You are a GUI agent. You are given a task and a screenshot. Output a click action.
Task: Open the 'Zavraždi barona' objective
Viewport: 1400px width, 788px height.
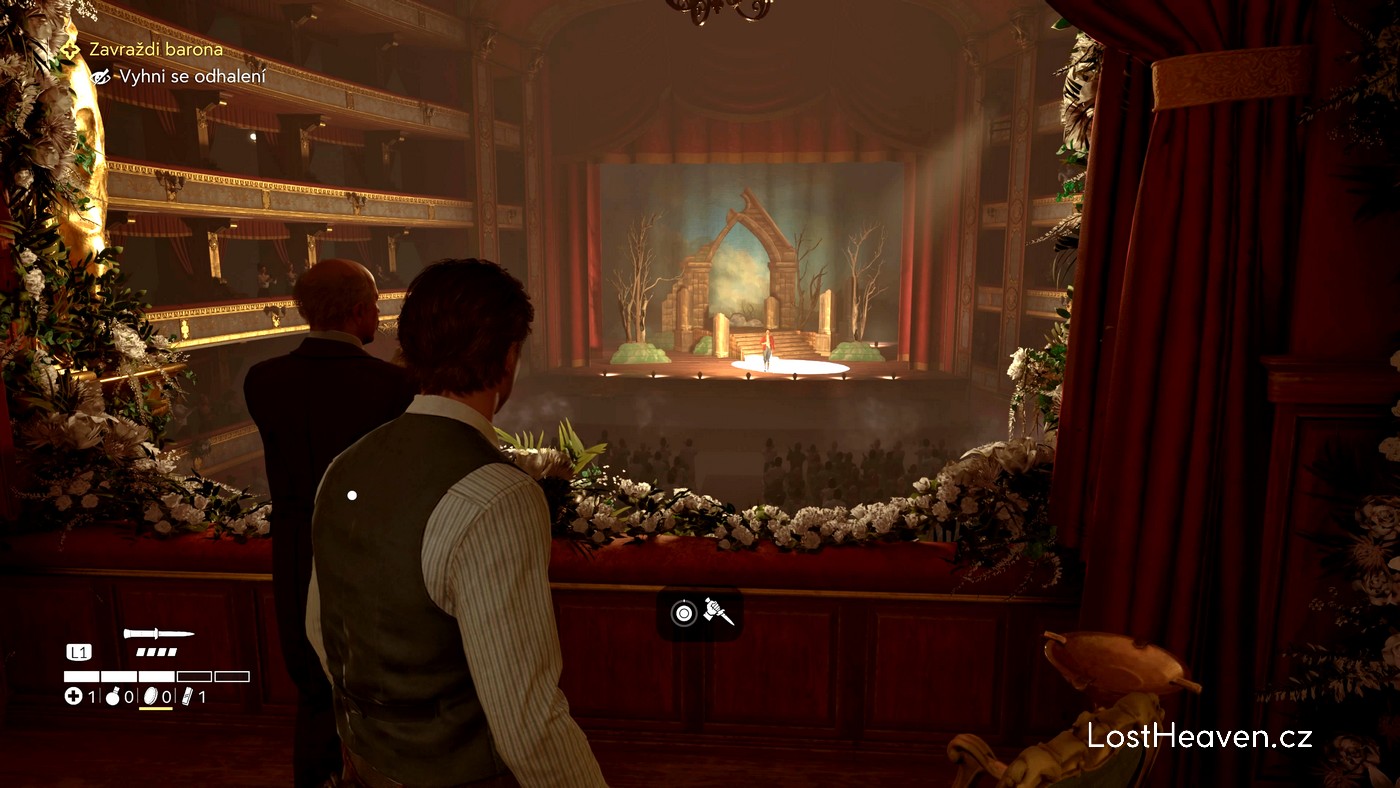tap(155, 49)
